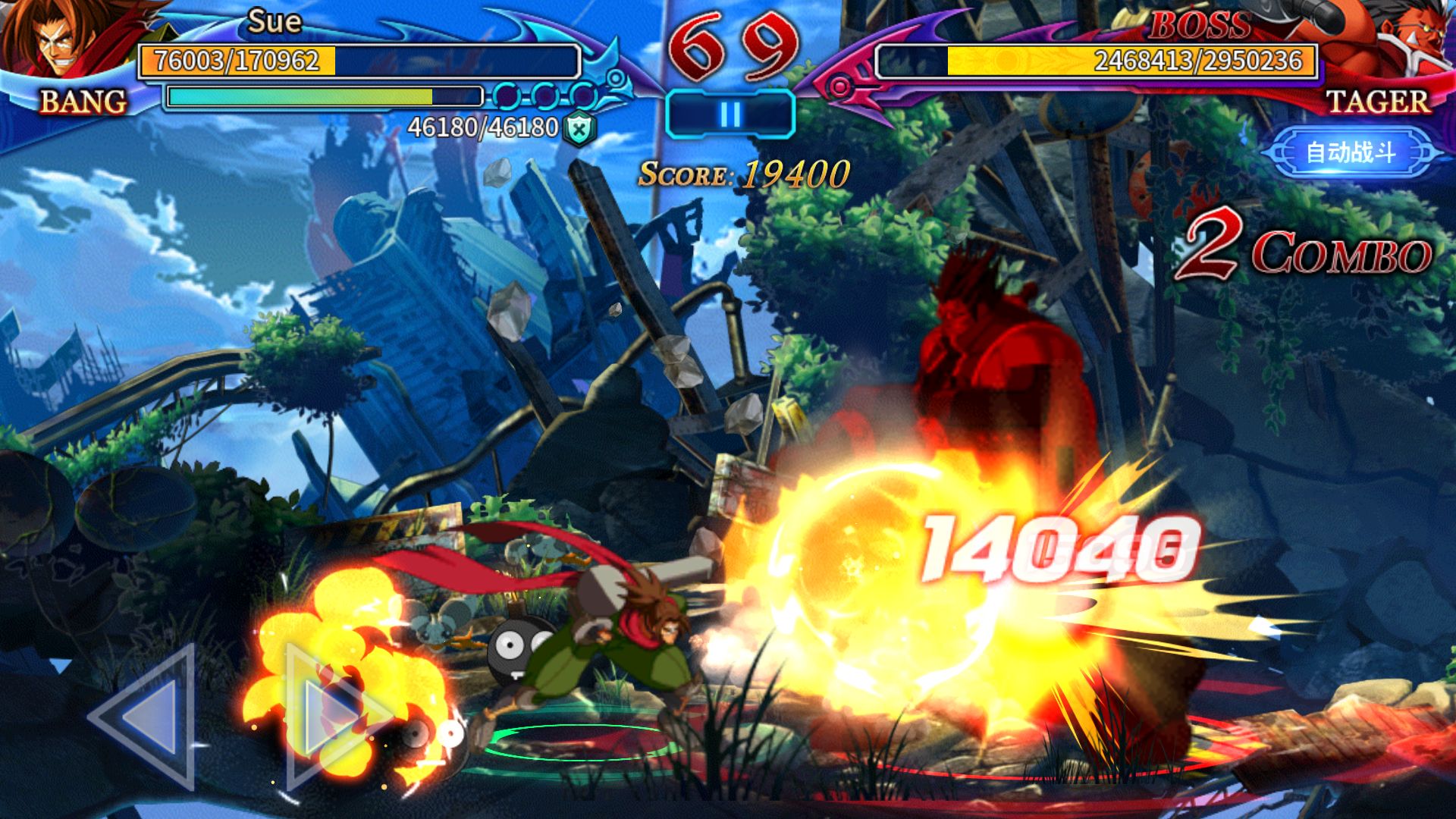This screenshot has height=819, width=1456.
Task: Tap the left movement arrow
Action: pyautogui.click(x=146, y=716)
